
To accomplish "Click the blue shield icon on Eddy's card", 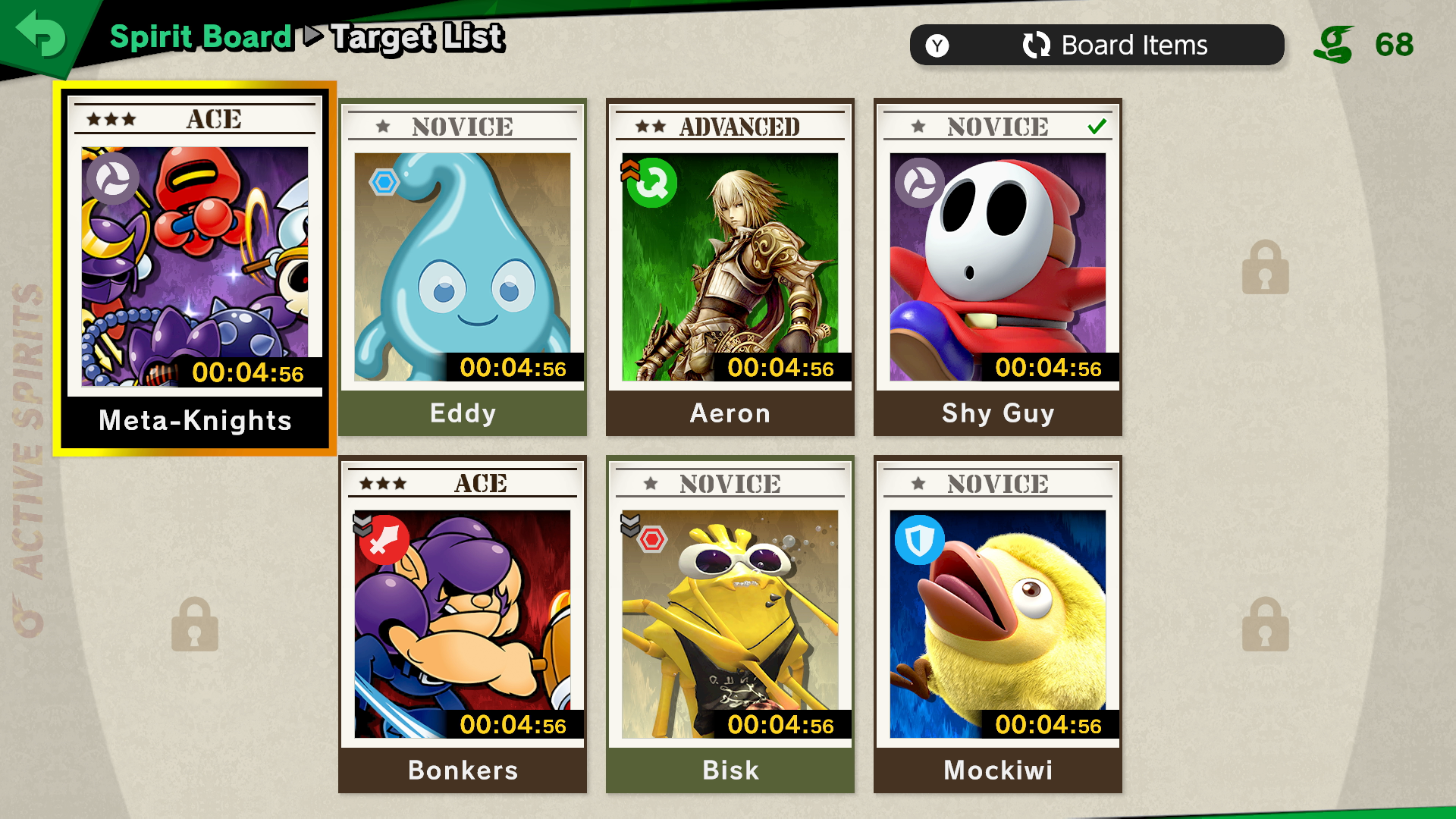I will (x=384, y=182).
